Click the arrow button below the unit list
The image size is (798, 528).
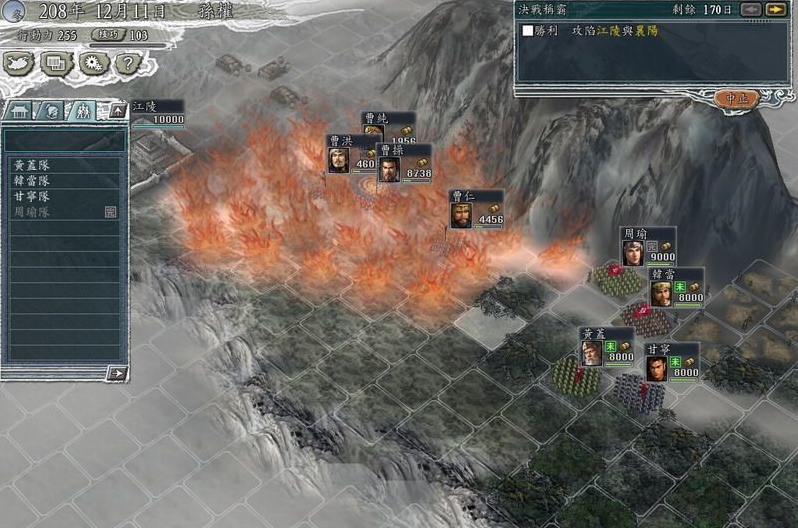tap(117, 373)
